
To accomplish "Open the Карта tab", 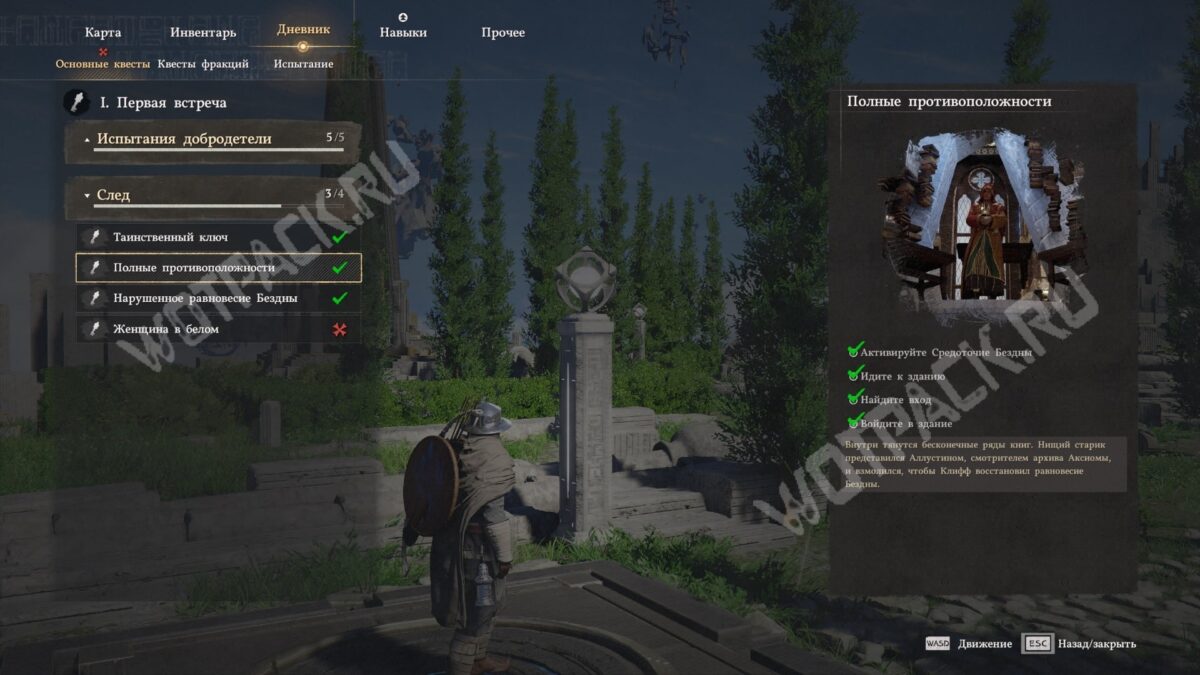I will (103, 32).
